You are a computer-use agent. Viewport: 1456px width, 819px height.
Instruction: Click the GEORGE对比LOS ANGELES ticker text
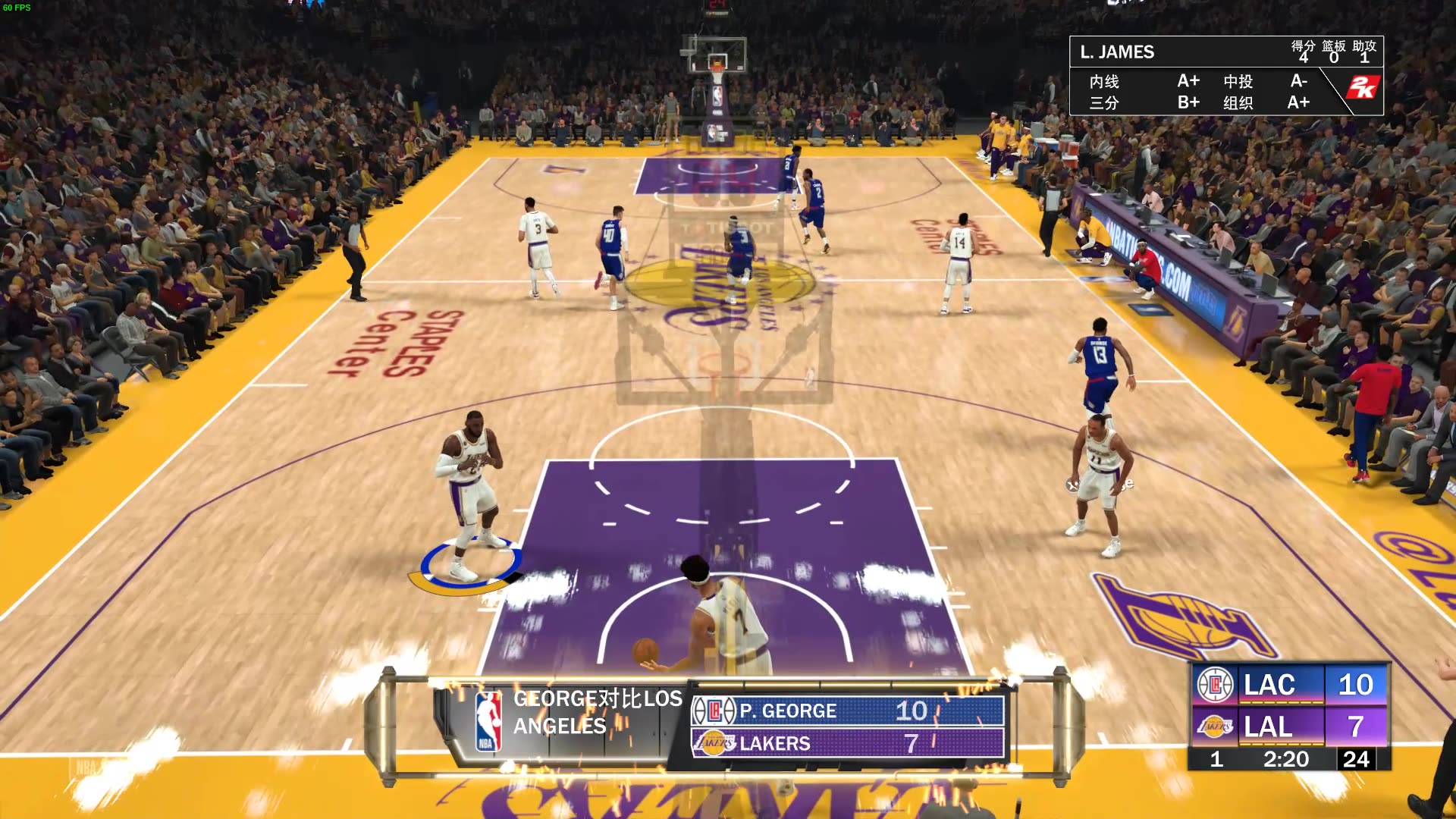coord(595,711)
